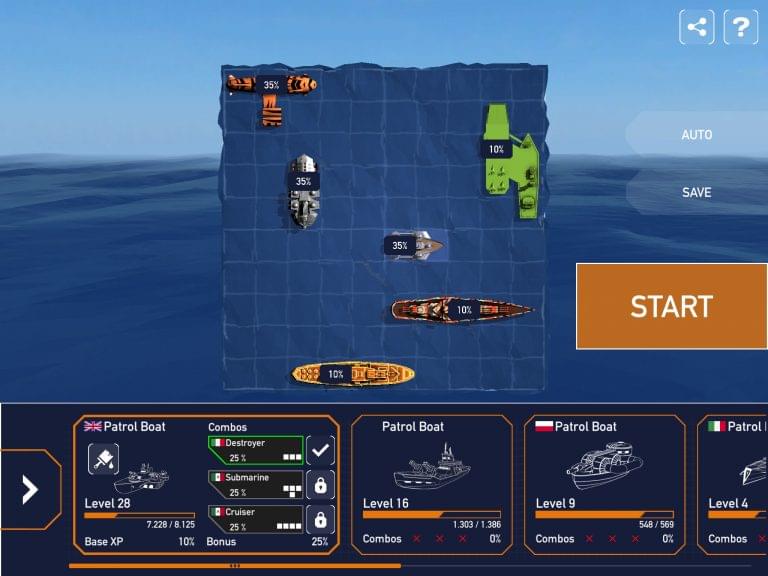The height and width of the screenshot is (576, 768).
Task: Click the padlock beside the Submarine combo
Action: pos(320,486)
